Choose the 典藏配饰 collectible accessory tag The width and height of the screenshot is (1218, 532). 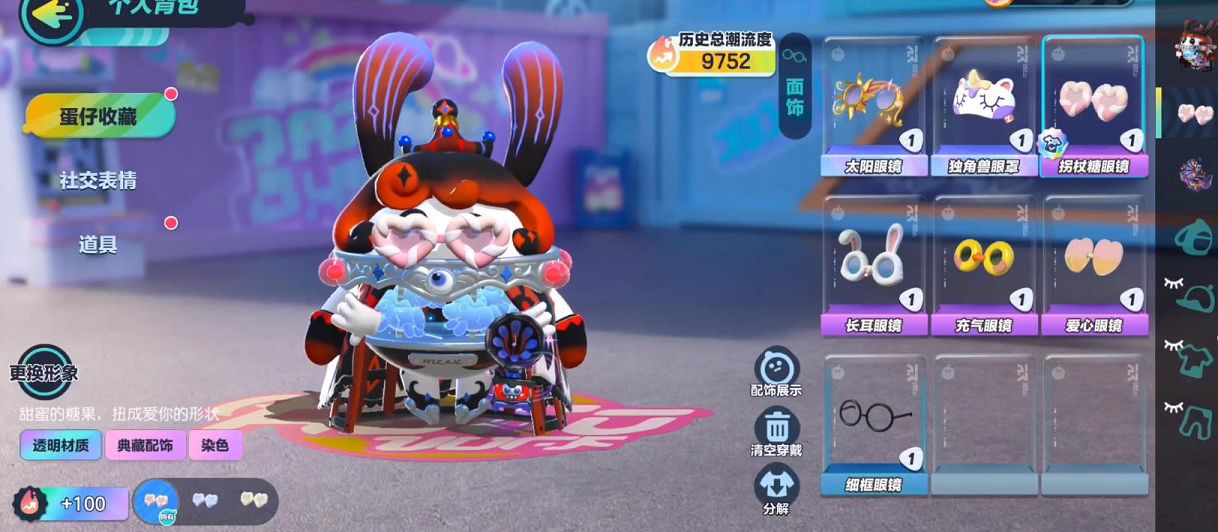click(145, 445)
